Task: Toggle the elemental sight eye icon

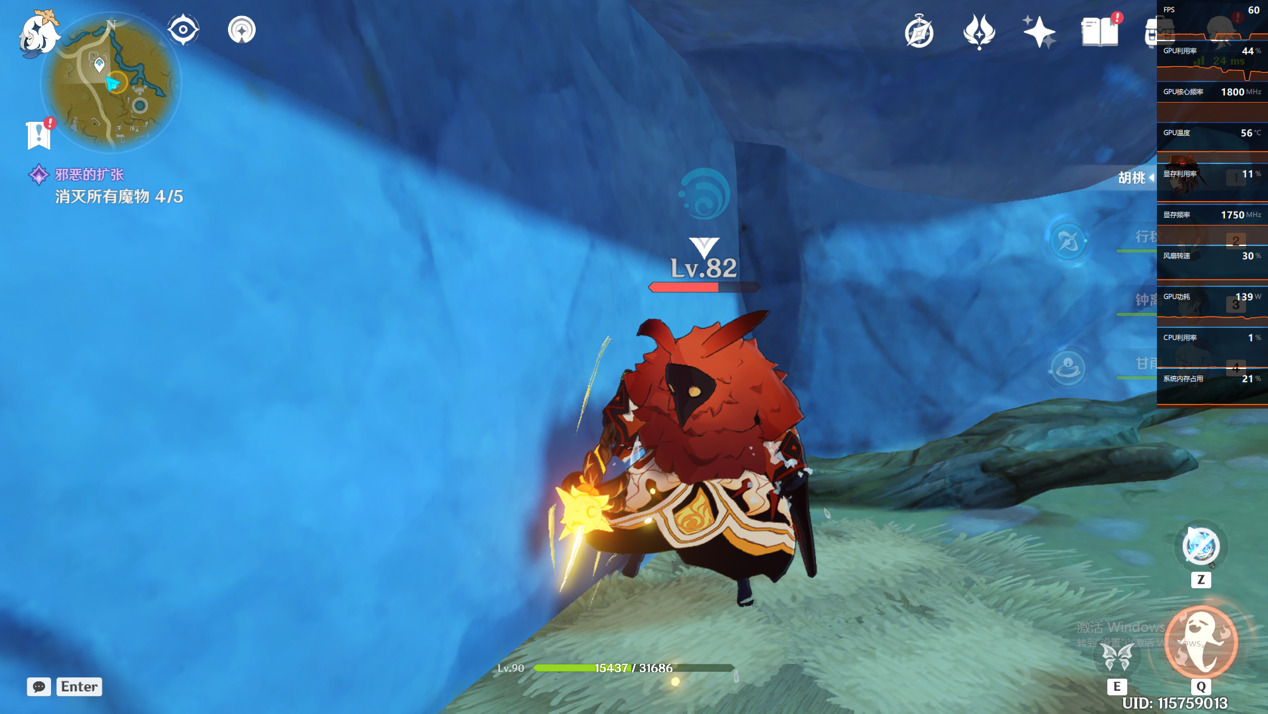Action: coord(183,30)
